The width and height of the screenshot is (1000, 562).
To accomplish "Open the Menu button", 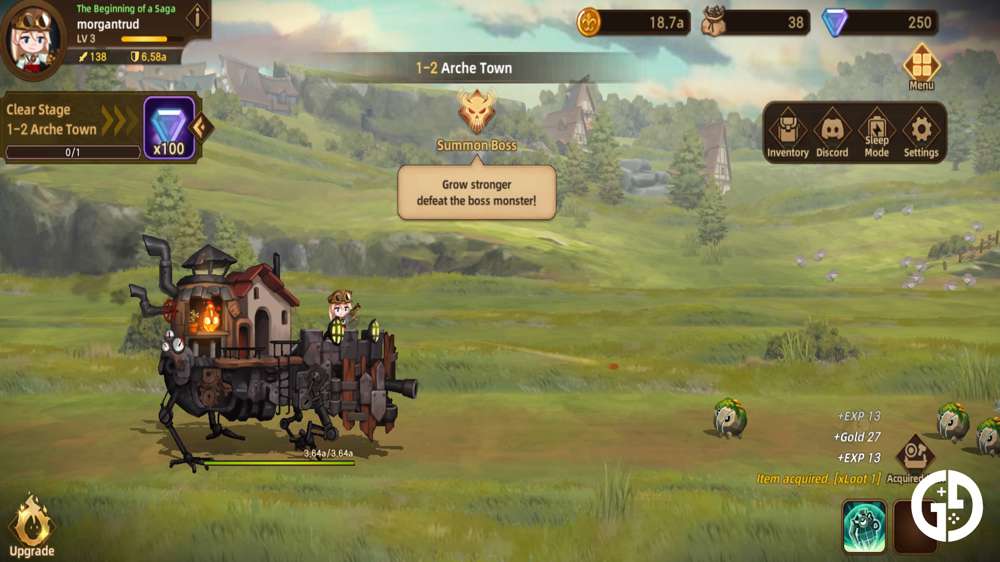I will pos(921,66).
